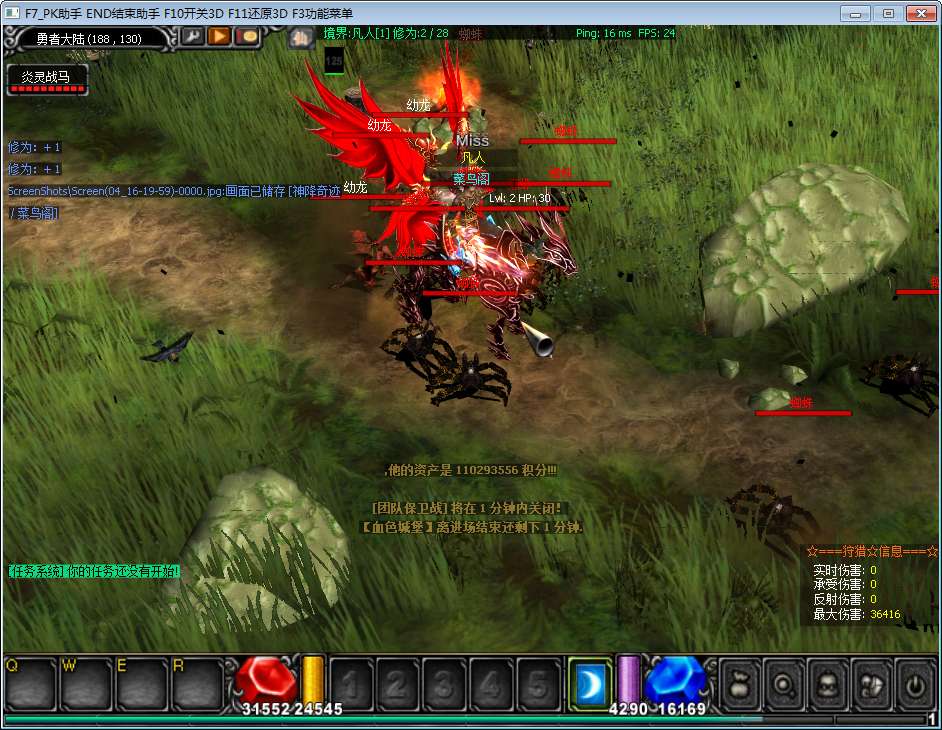Viewport: 942px width, 730px height.
Task: Click the R skill slot
Action: pos(197,684)
